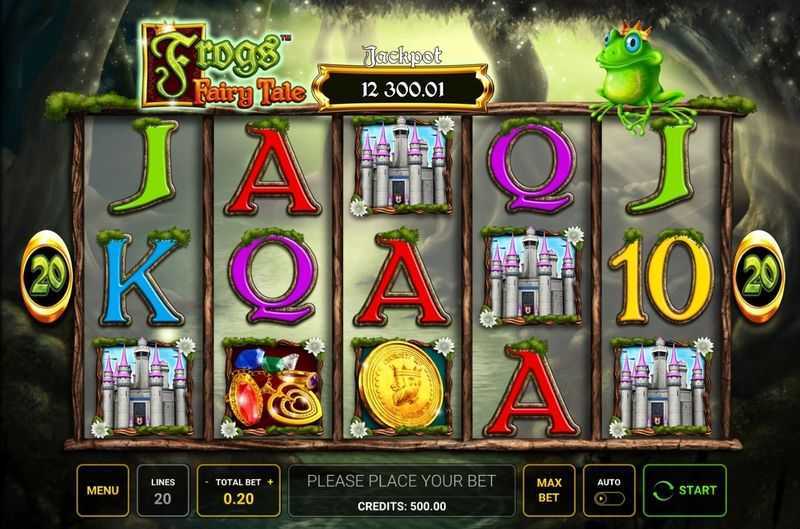This screenshot has width=800, height=529.
Task: Open the MENU button
Action: 102,490
